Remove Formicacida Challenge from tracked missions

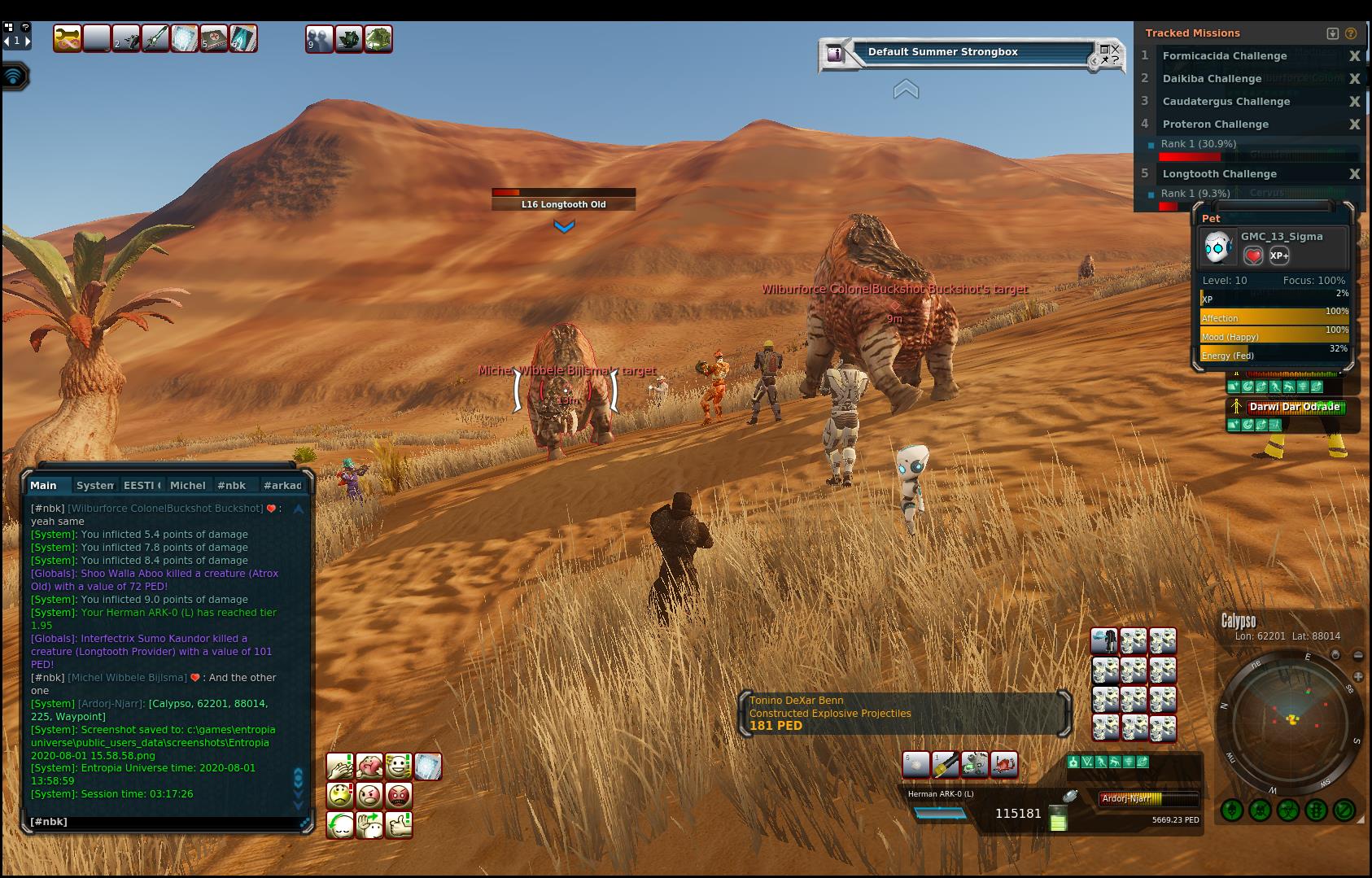(x=1354, y=56)
